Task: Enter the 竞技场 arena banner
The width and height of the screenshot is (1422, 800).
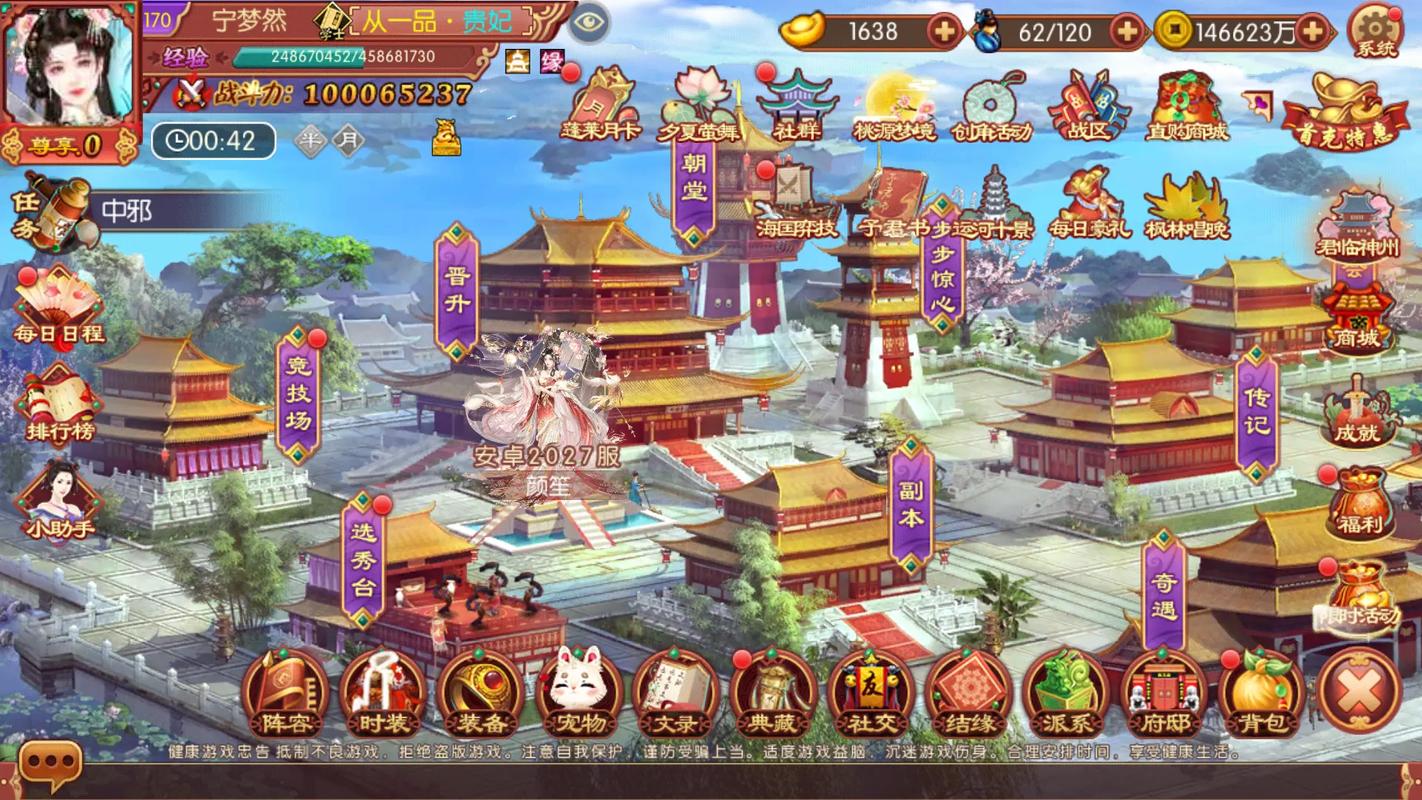Action: [298, 395]
